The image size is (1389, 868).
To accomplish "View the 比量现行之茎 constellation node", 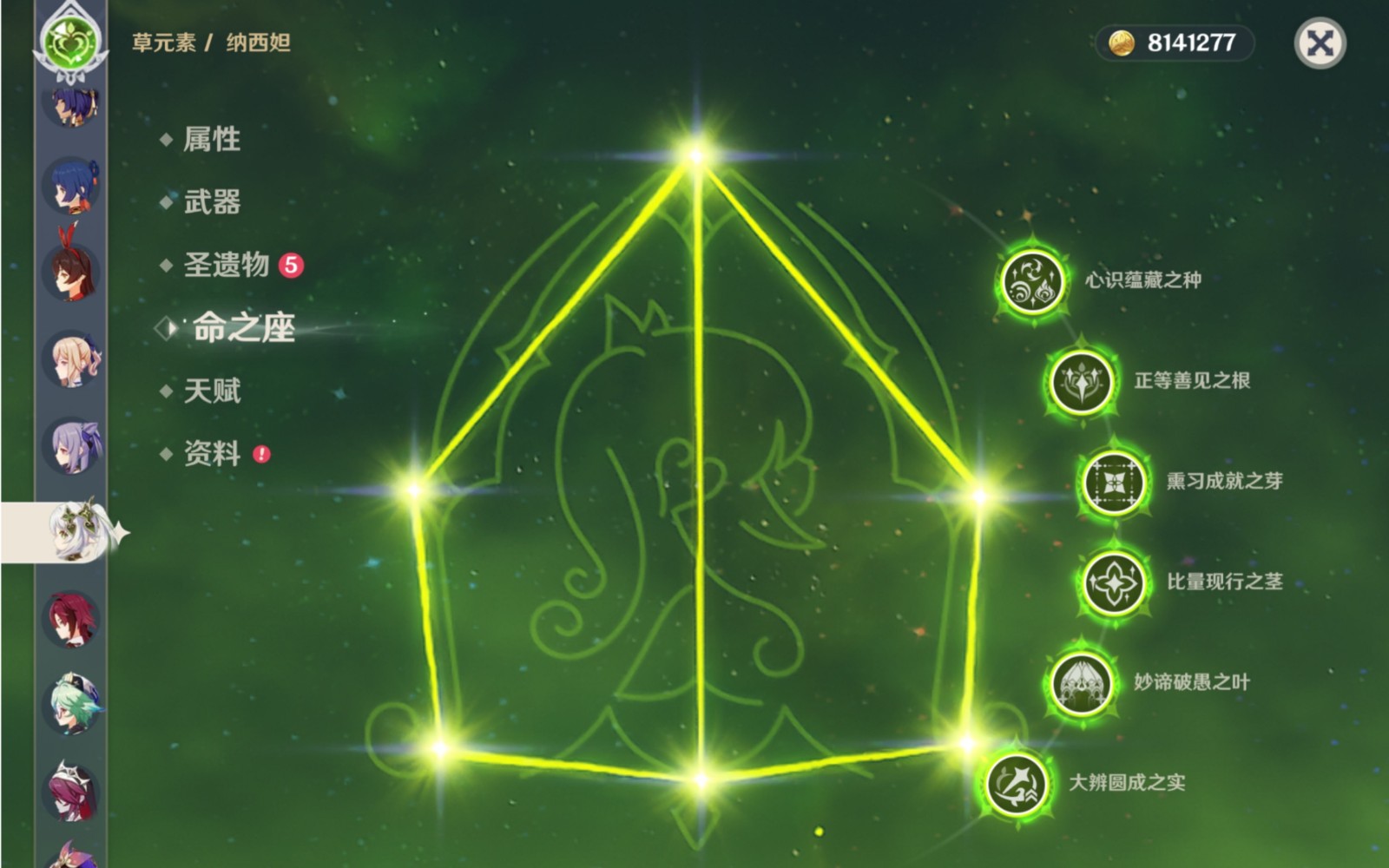I will tap(1114, 582).
